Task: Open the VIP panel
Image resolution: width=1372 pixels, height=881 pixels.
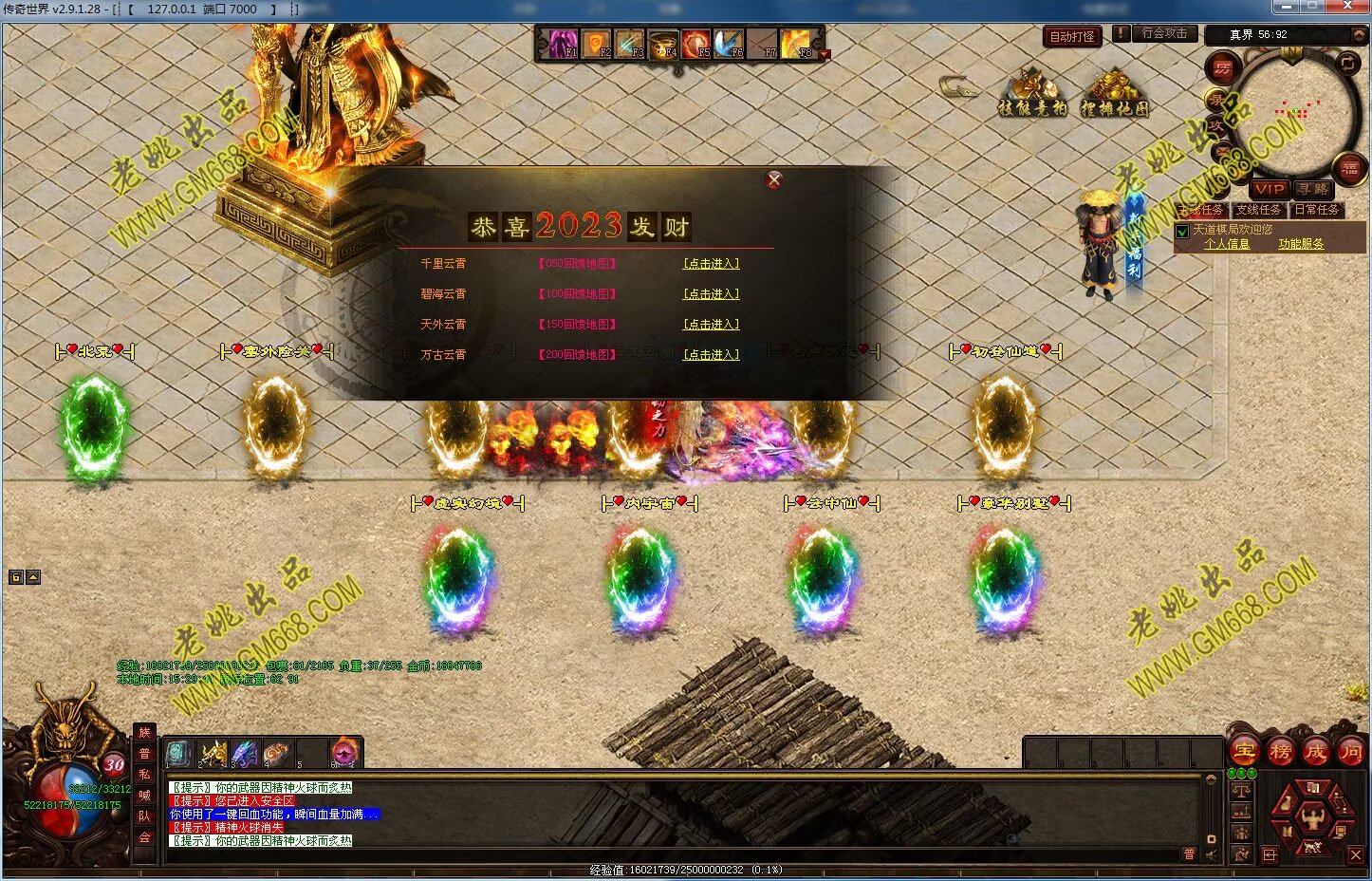Action: [1269, 189]
